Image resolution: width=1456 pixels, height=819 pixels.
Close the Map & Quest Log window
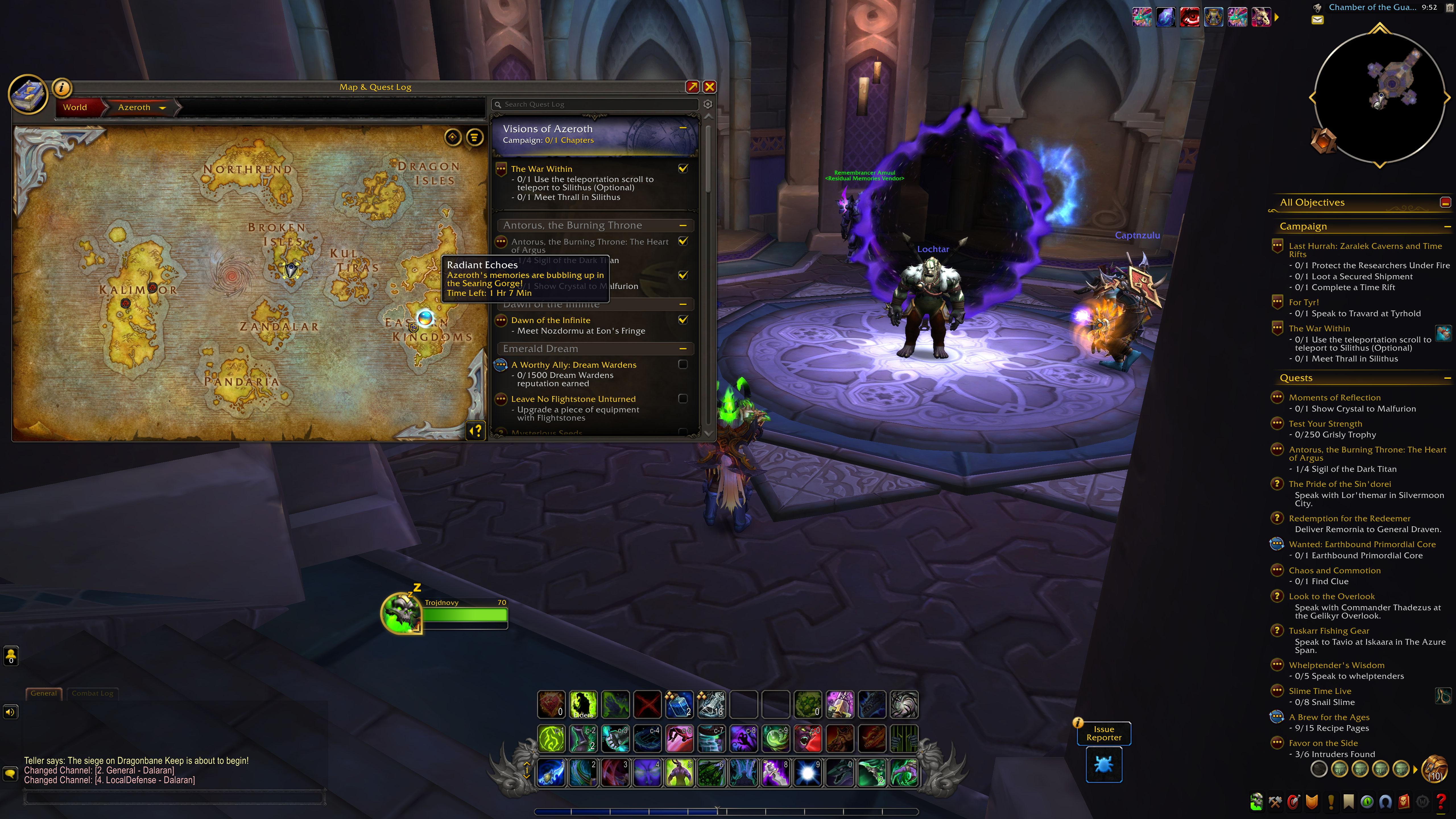(709, 86)
